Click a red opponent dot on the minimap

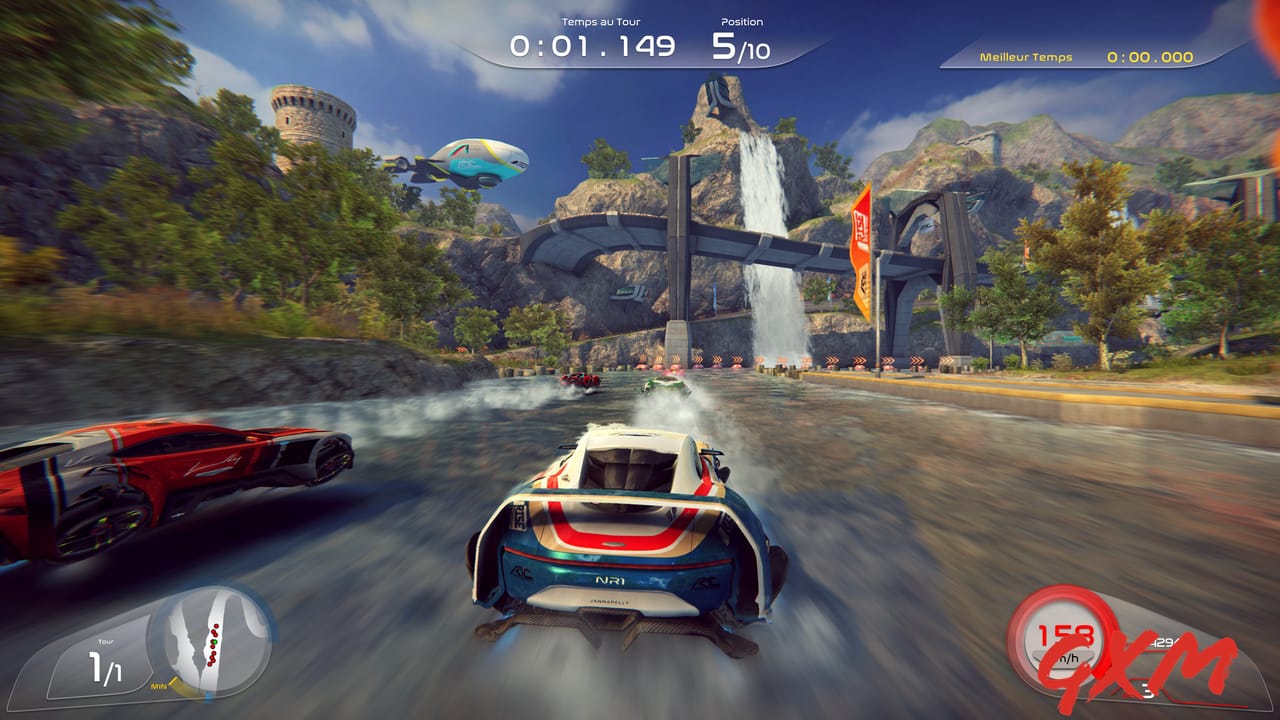pos(215,626)
